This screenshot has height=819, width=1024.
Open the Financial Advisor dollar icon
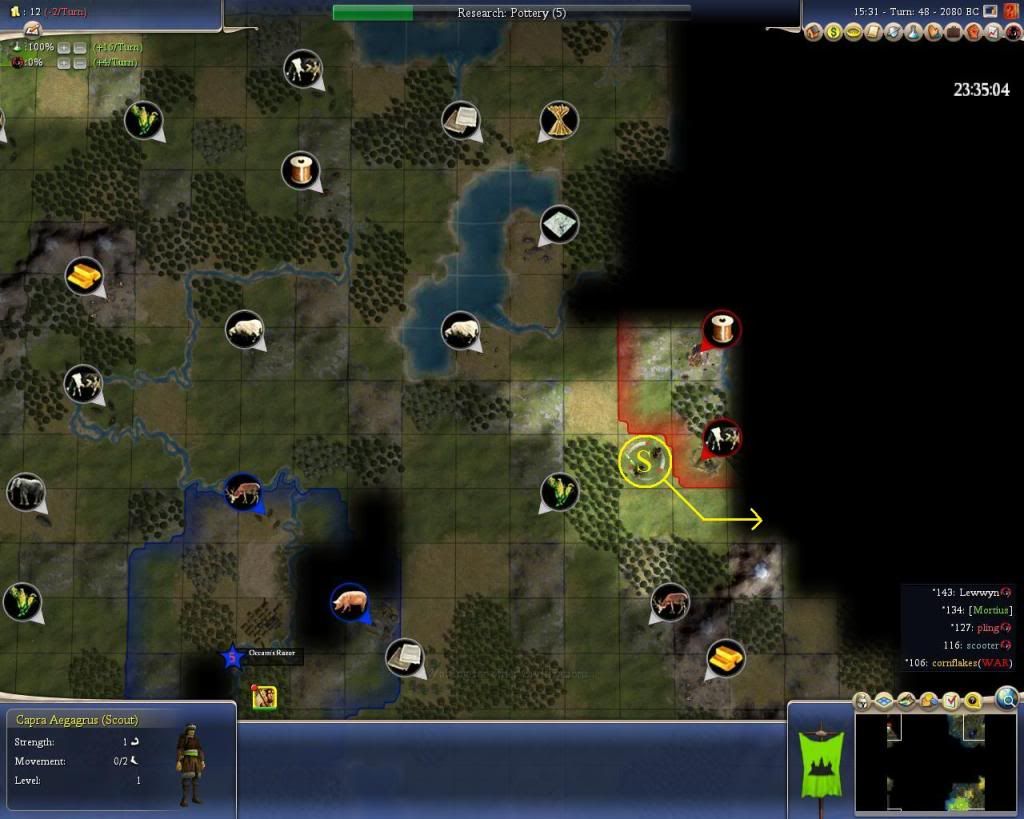[x=833, y=33]
